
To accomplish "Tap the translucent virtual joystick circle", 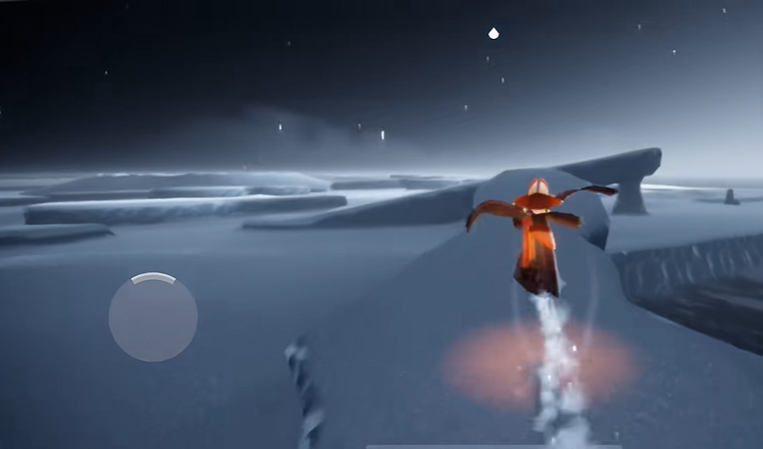I will 153,318.
